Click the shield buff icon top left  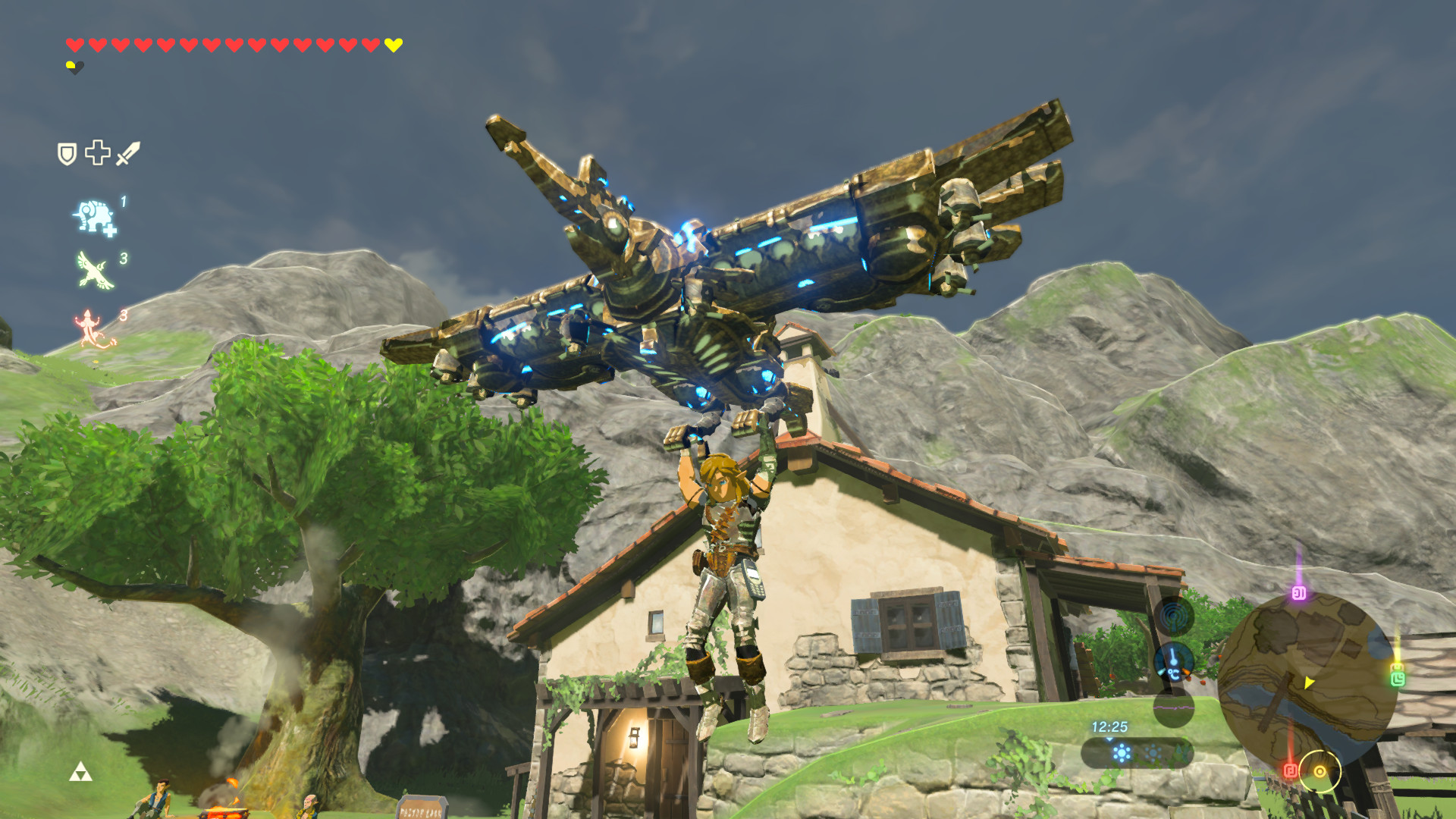(x=67, y=153)
